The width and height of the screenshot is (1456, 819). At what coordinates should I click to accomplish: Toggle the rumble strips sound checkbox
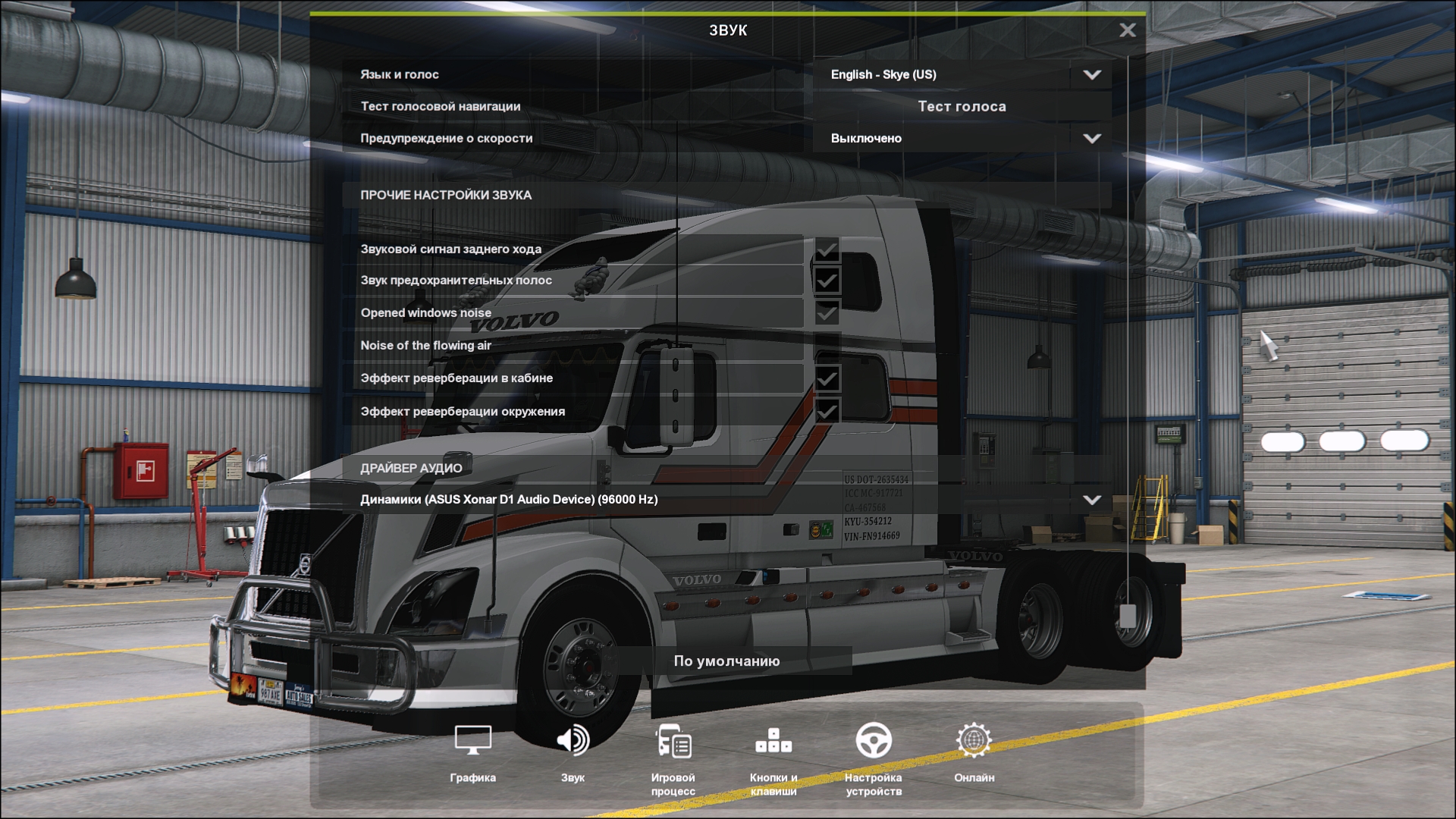coord(827,281)
